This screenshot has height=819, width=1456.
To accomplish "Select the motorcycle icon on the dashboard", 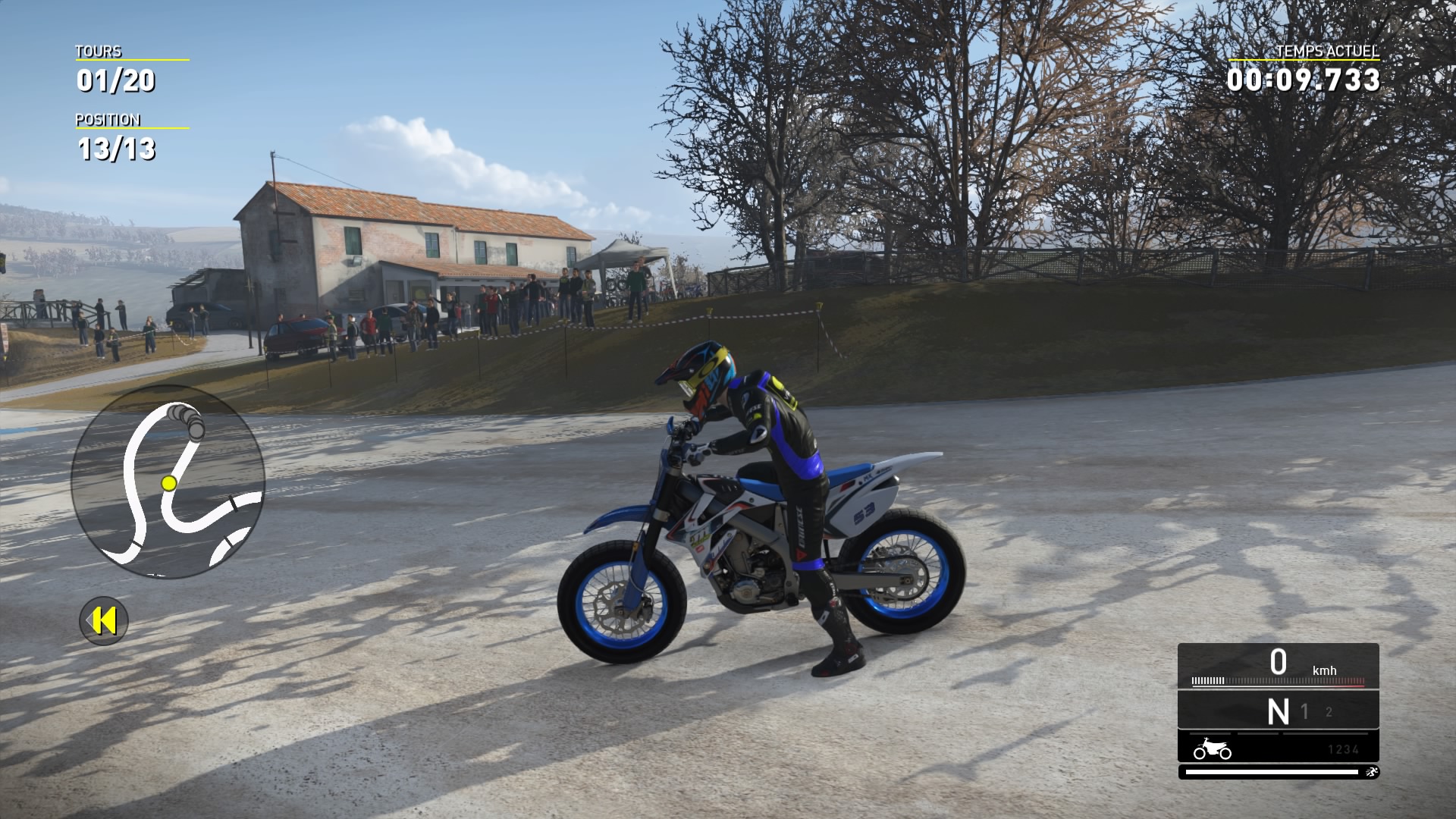I will (1211, 749).
